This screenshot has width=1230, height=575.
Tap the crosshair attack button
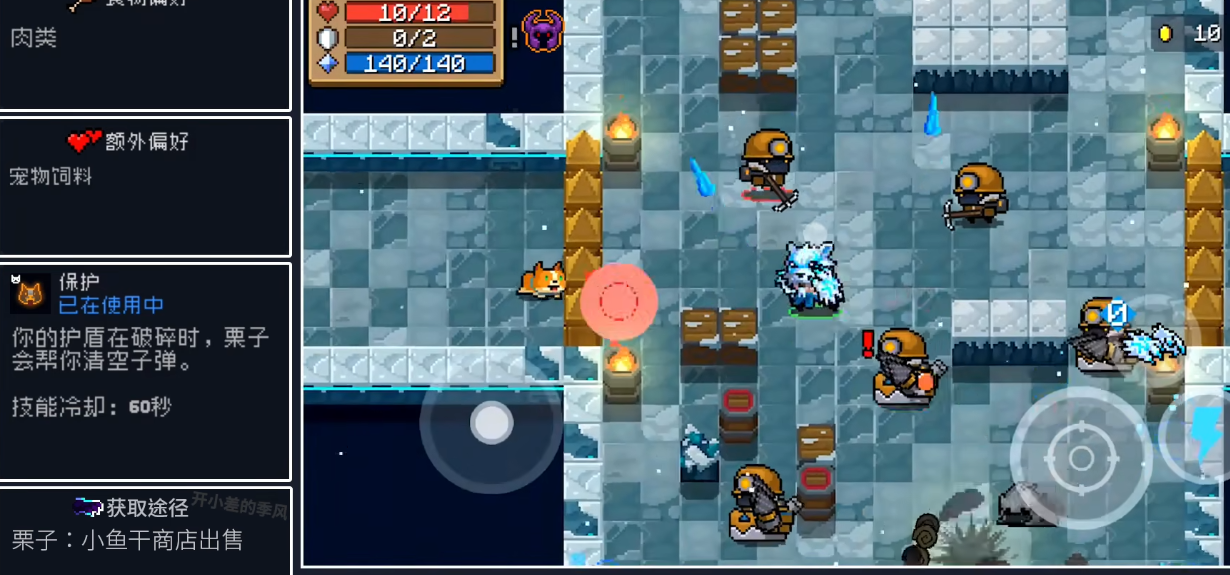click(1081, 458)
